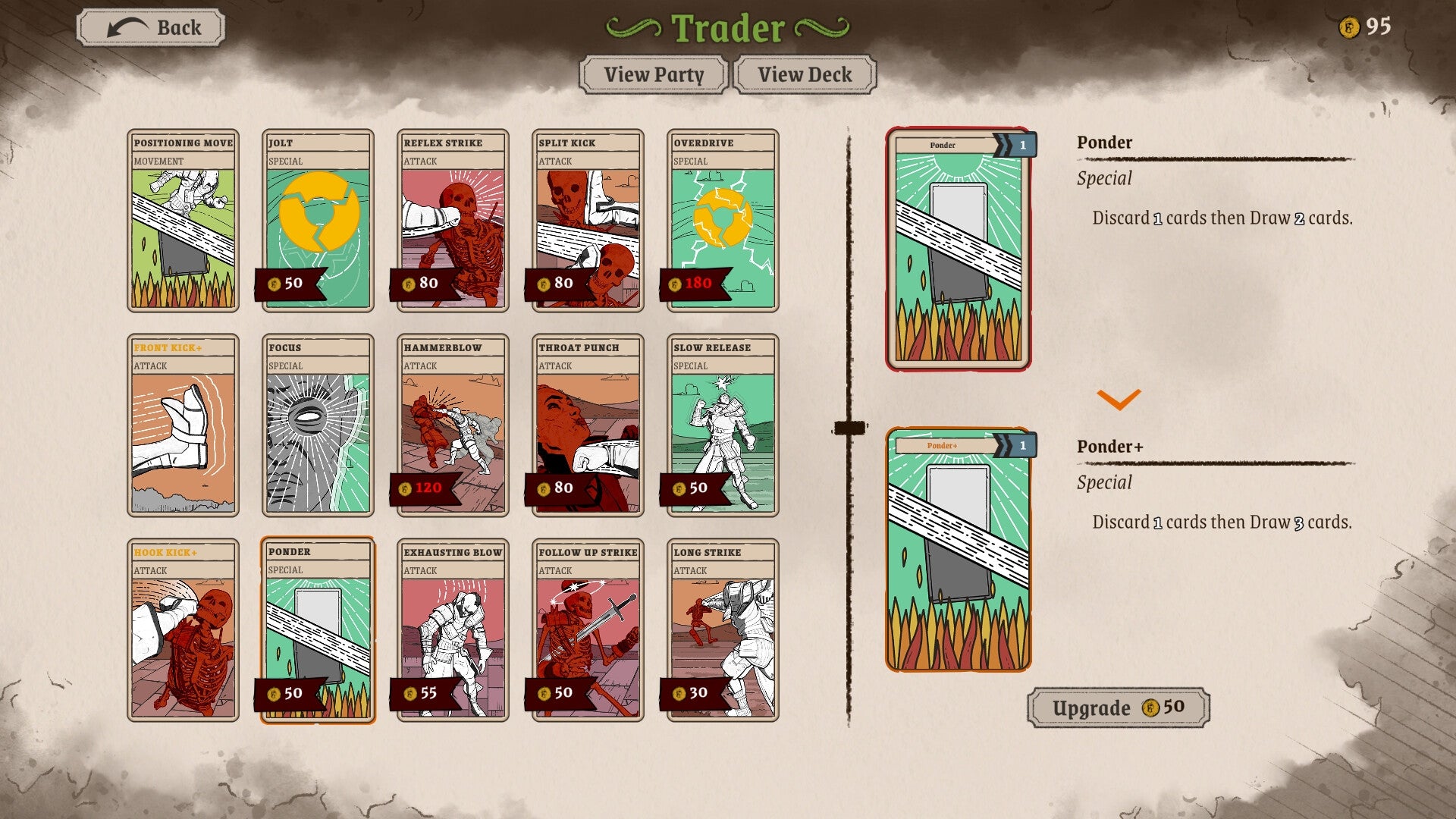Screen dimensions: 1456x819
Task: Go Back to the previous screen
Action: point(149,27)
